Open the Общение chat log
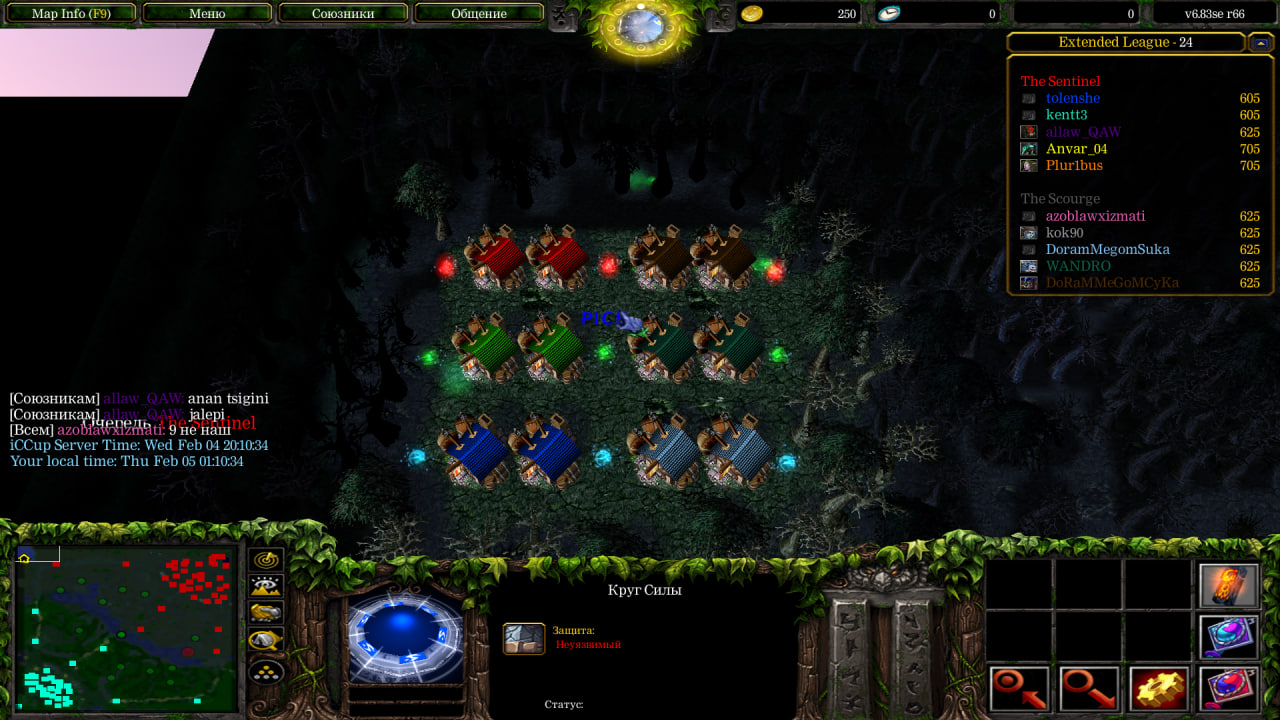Image resolution: width=1280 pixels, height=720 pixels. [x=479, y=14]
